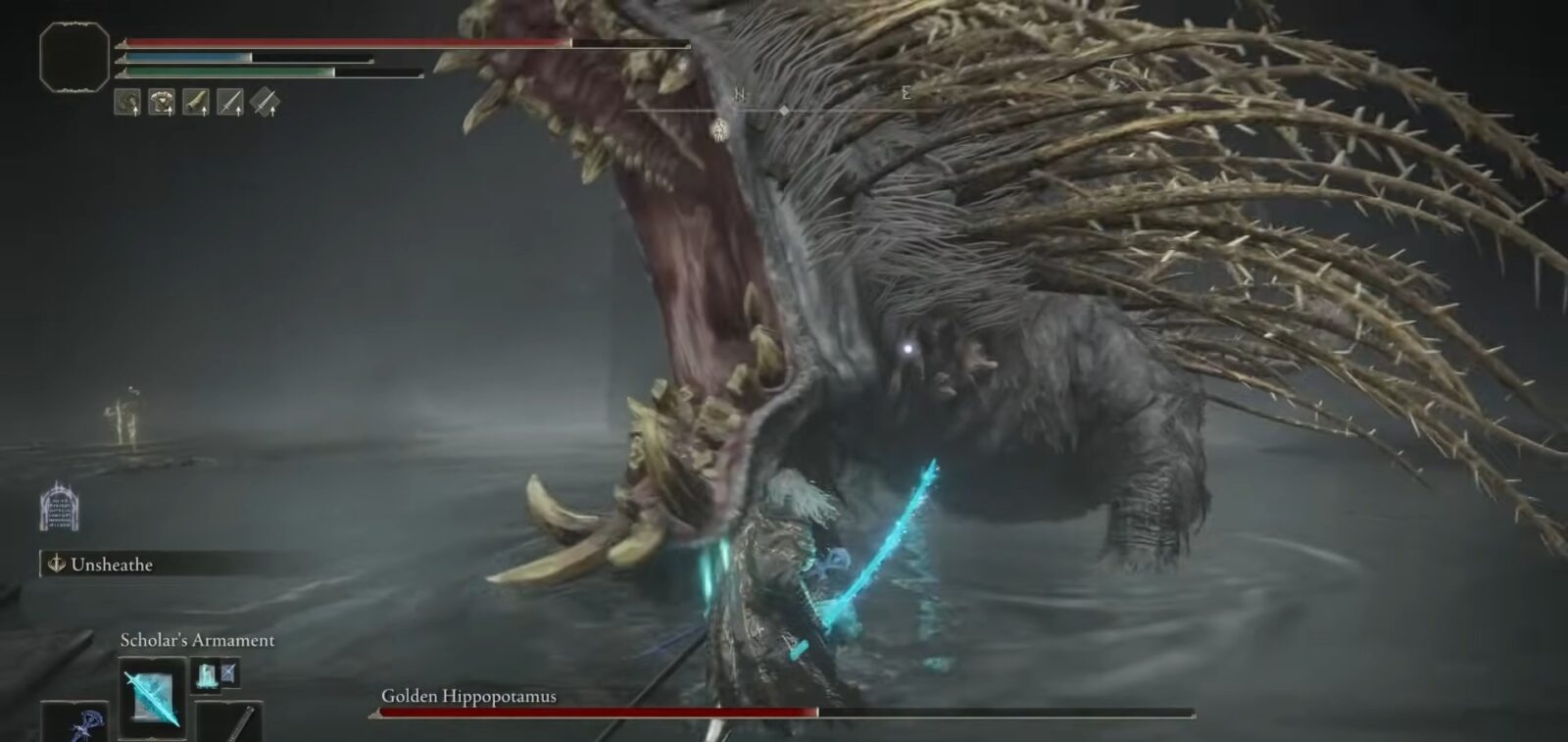Image resolution: width=1568 pixels, height=742 pixels.
Task: Click the horn buff status icon
Action: click(x=196, y=102)
